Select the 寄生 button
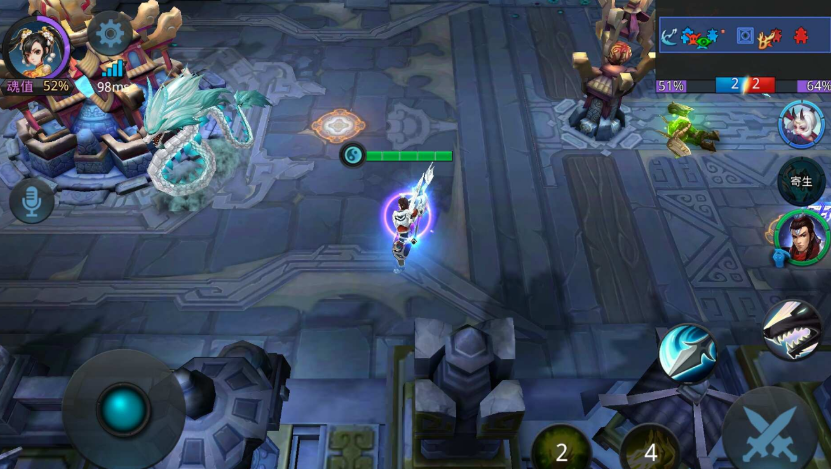Screen dimensions: 831x469 tap(800, 181)
